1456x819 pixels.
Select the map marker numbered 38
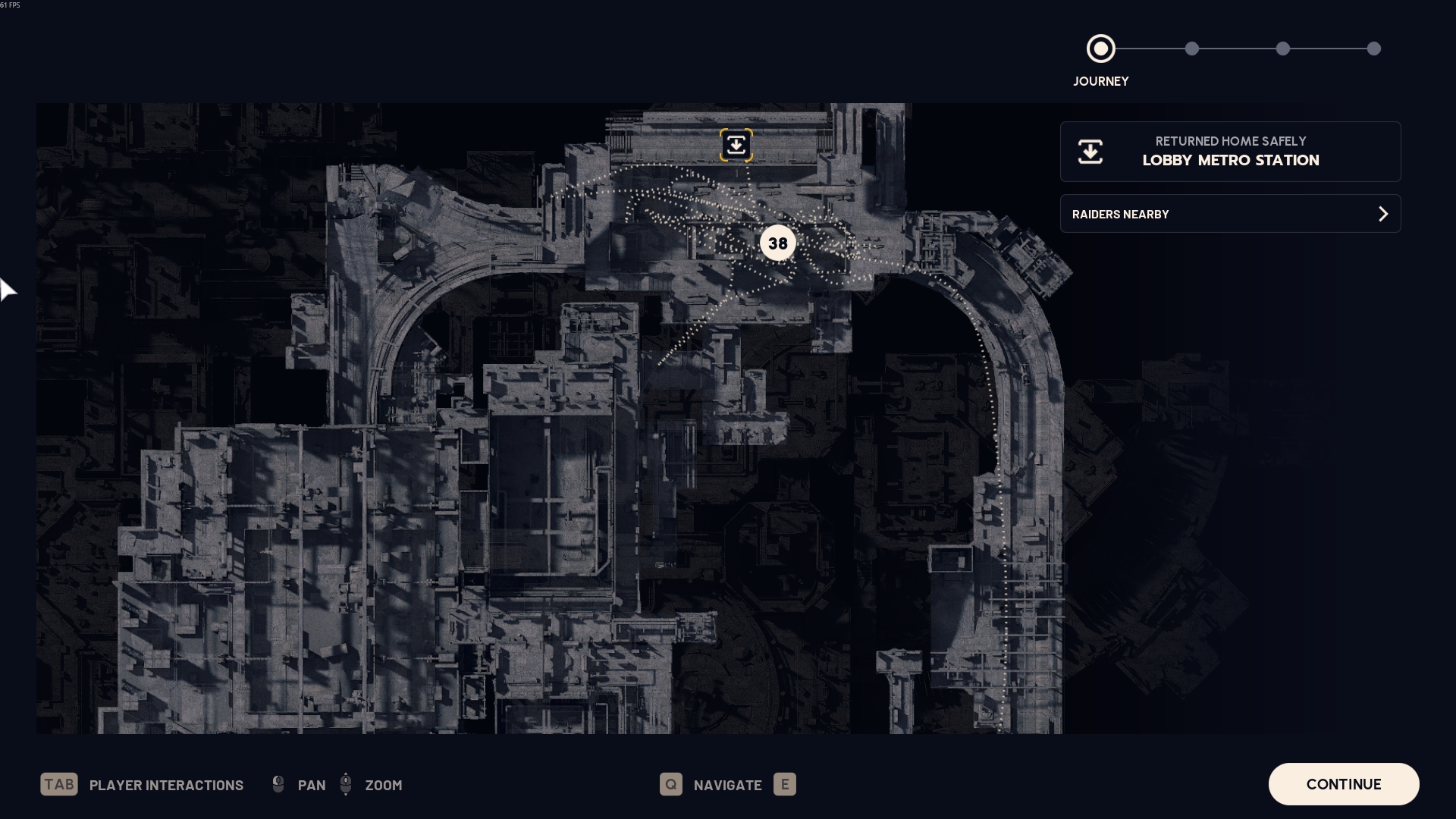(777, 243)
